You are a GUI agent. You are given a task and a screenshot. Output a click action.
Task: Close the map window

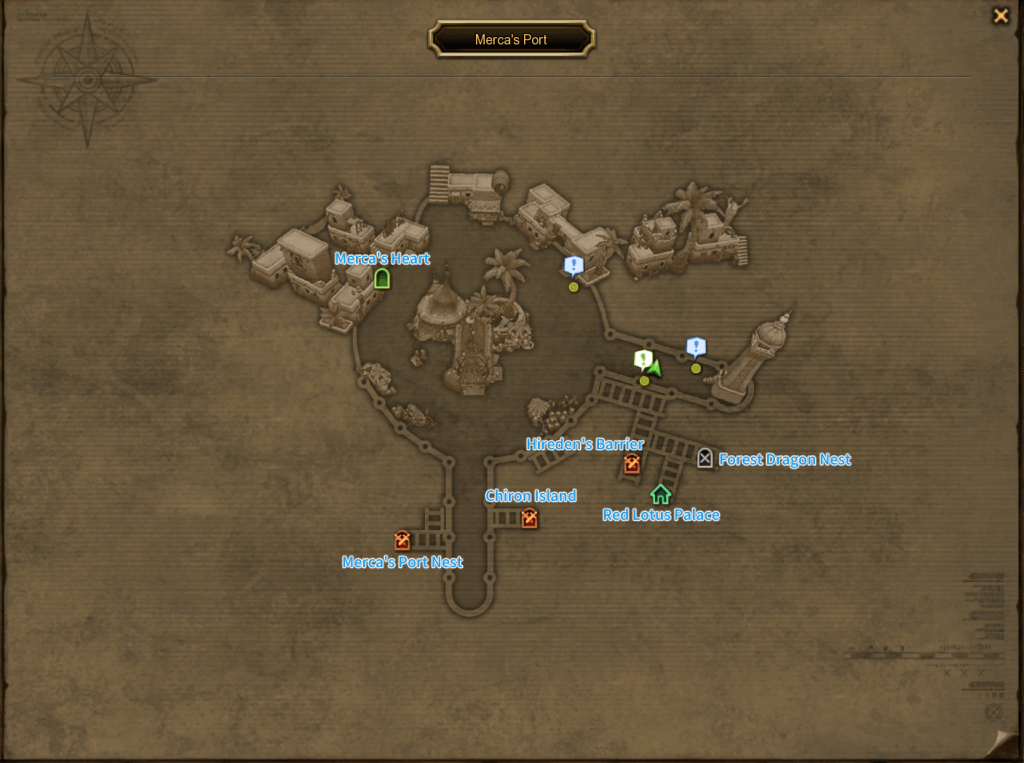[x=1000, y=16]
